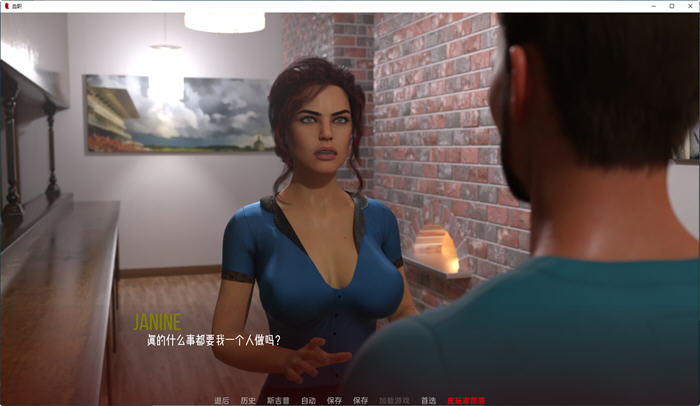The image size is (700, 406).
Task: Activate the 斯吉普 skip button
Action: (x=278, y=400)
